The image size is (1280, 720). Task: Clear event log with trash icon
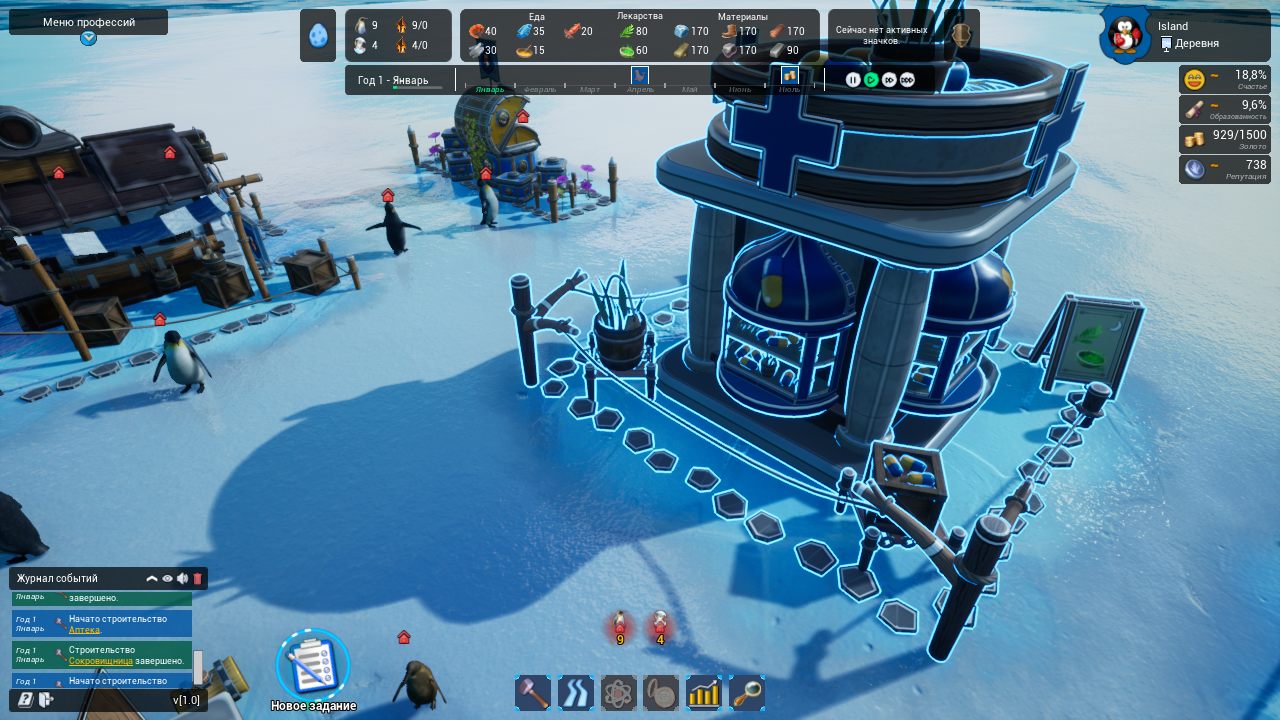(x=198, y=578)
